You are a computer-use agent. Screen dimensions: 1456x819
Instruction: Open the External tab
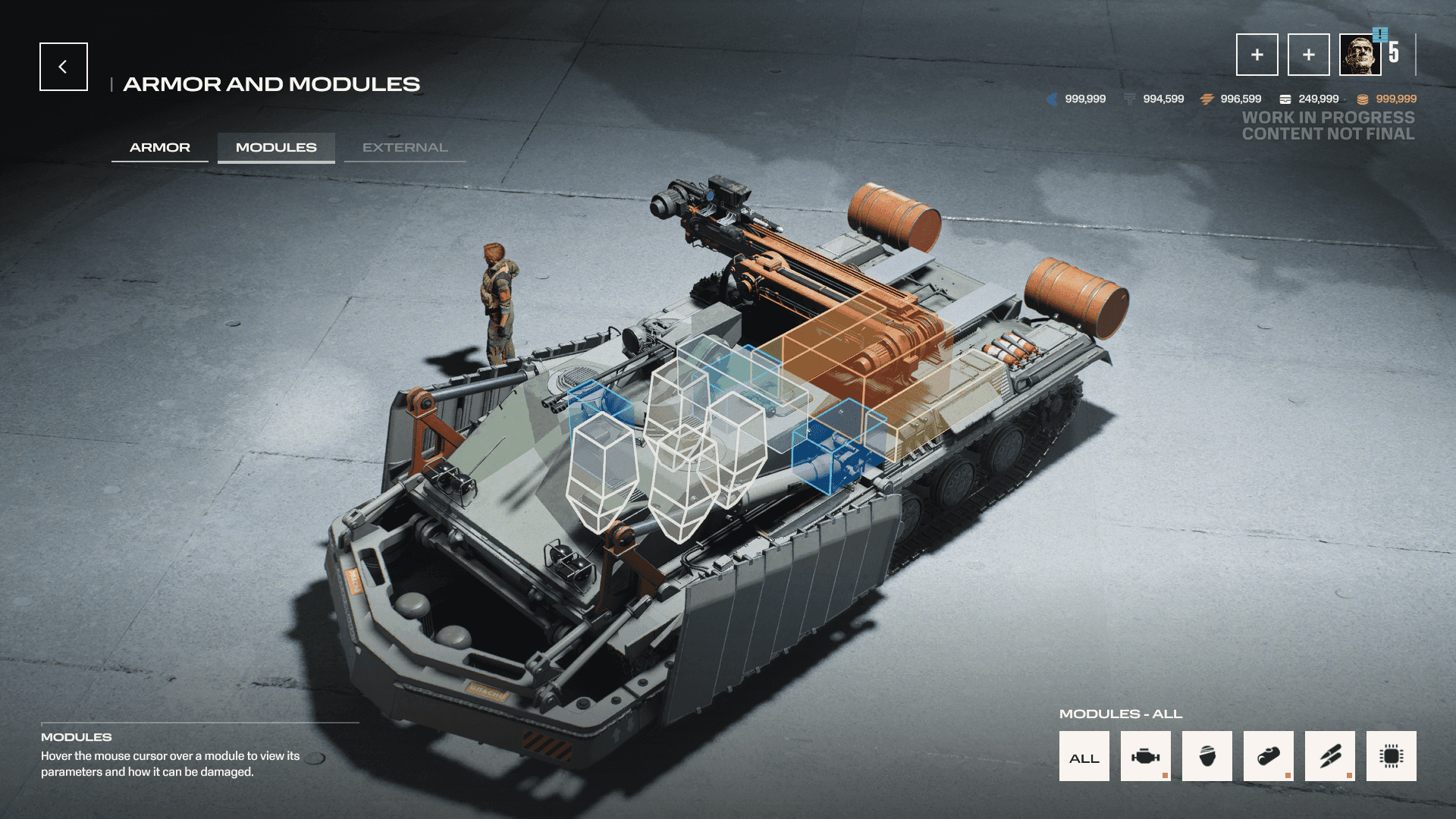(x=405, y=147)
